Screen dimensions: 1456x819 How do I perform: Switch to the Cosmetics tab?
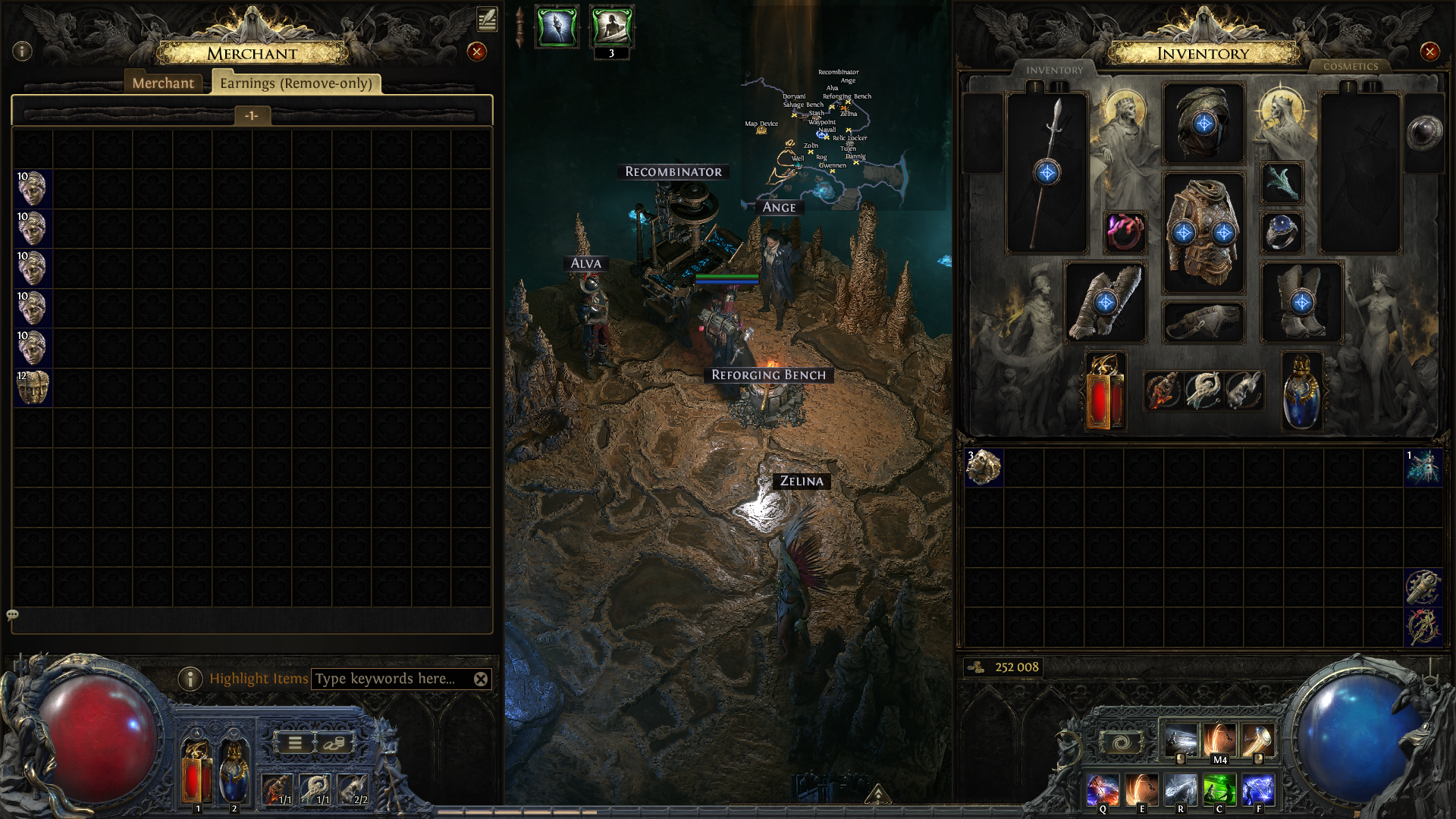pyautogui.click(x=1351, y=67)
